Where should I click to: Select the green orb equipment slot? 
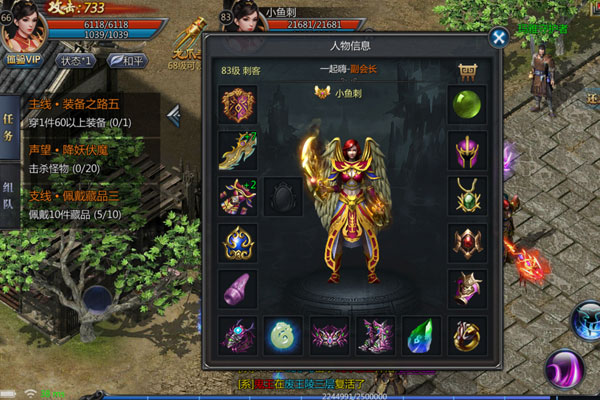coord(466,104)
